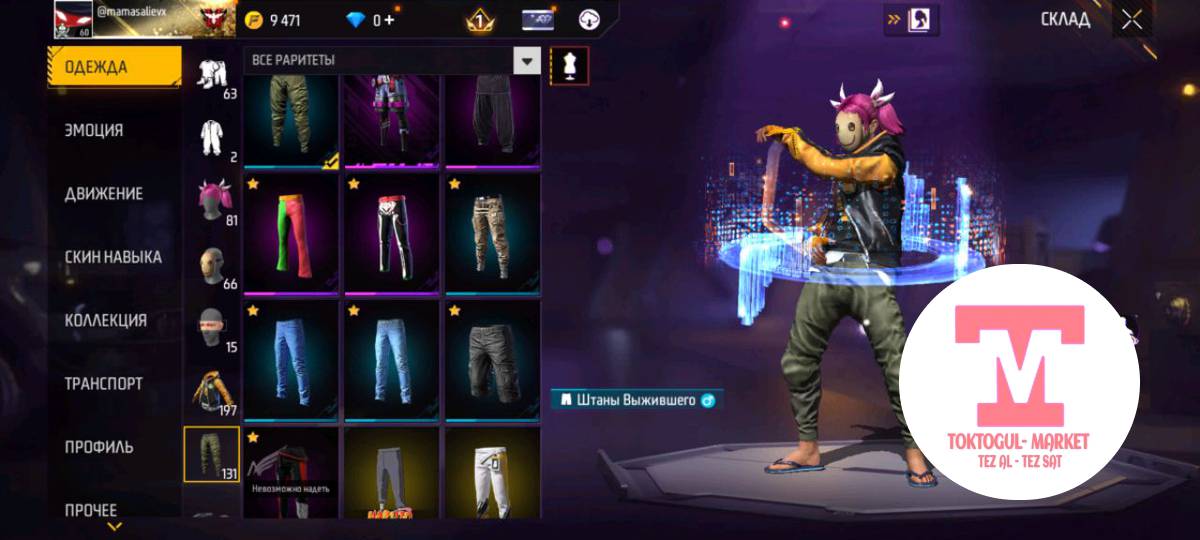Switch to the yellow jacket tops subcategory
1200x540 pixels.
point(212,390)
